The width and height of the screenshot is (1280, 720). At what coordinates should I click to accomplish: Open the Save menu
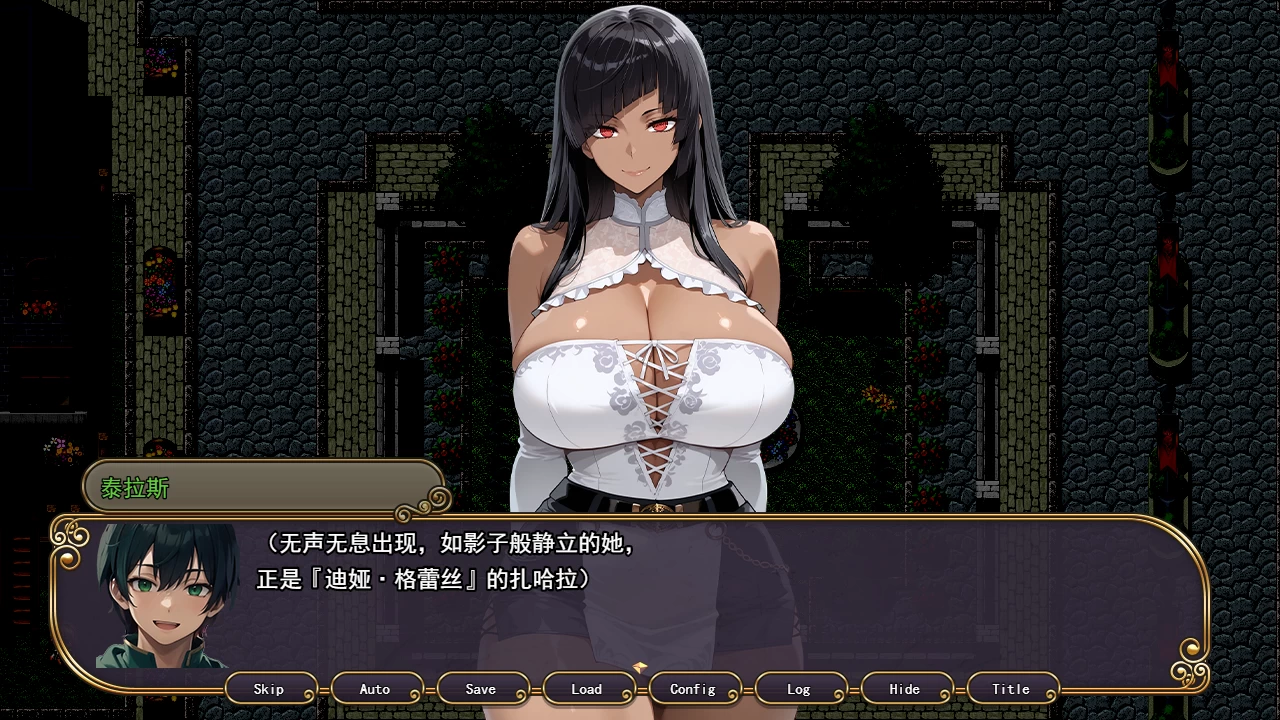[481, 689]
